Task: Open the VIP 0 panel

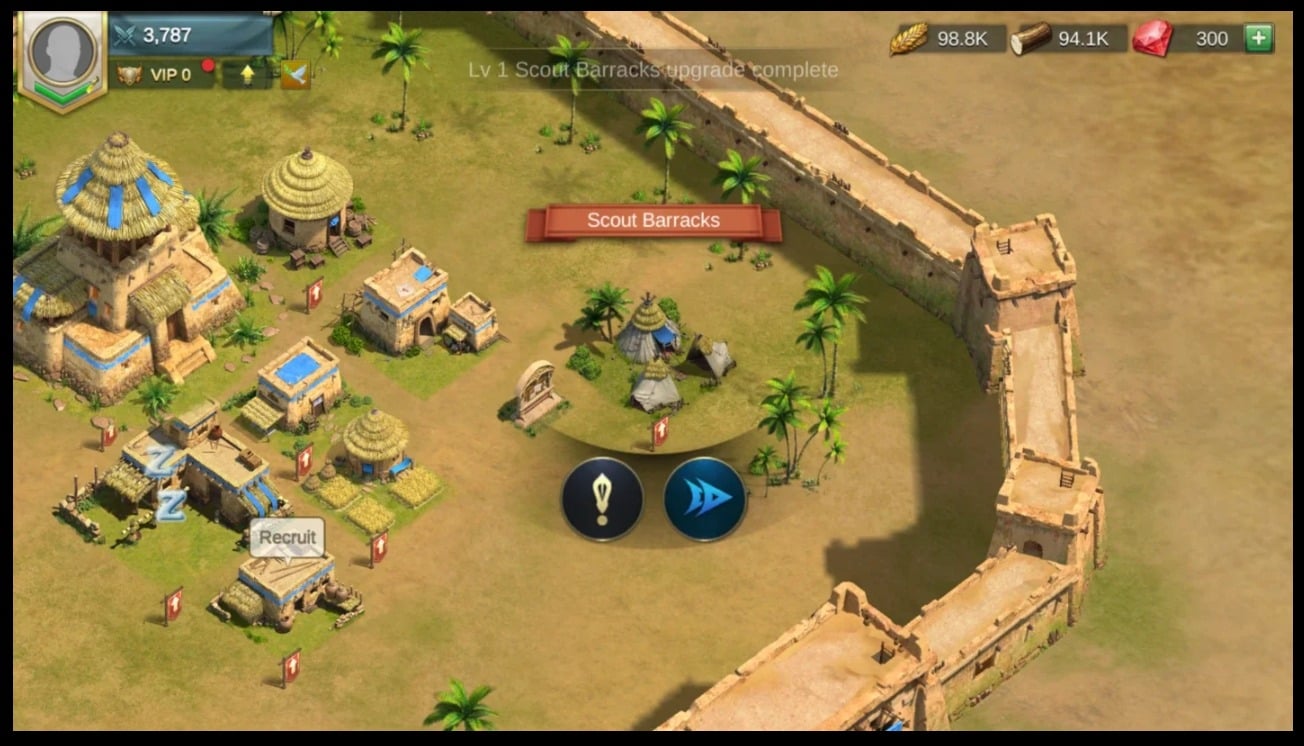Action: coord(162,75)
